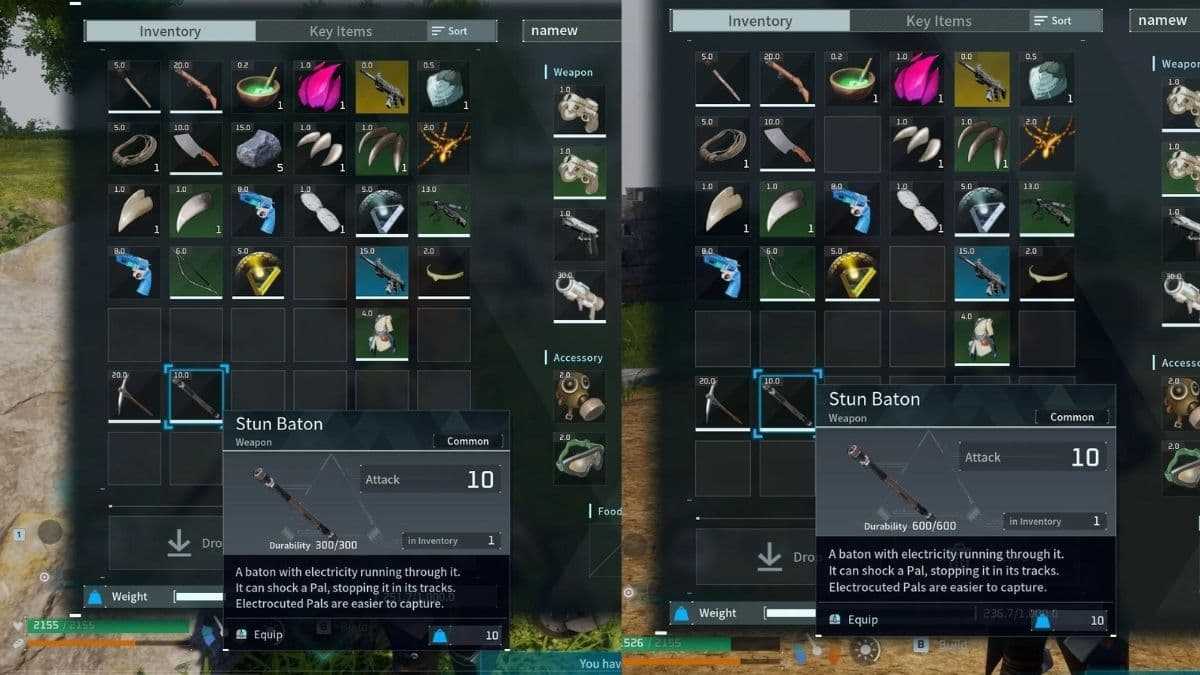
Task: Open Key Items tab in left inventory
Action: pyautogui.click(x=340, y=31)
